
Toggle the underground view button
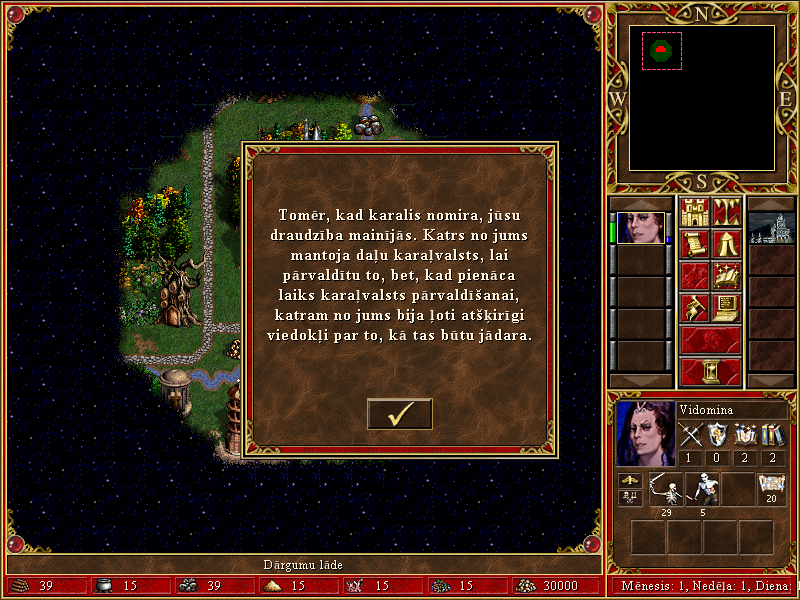pyautogui.click(x=726, y=212)
